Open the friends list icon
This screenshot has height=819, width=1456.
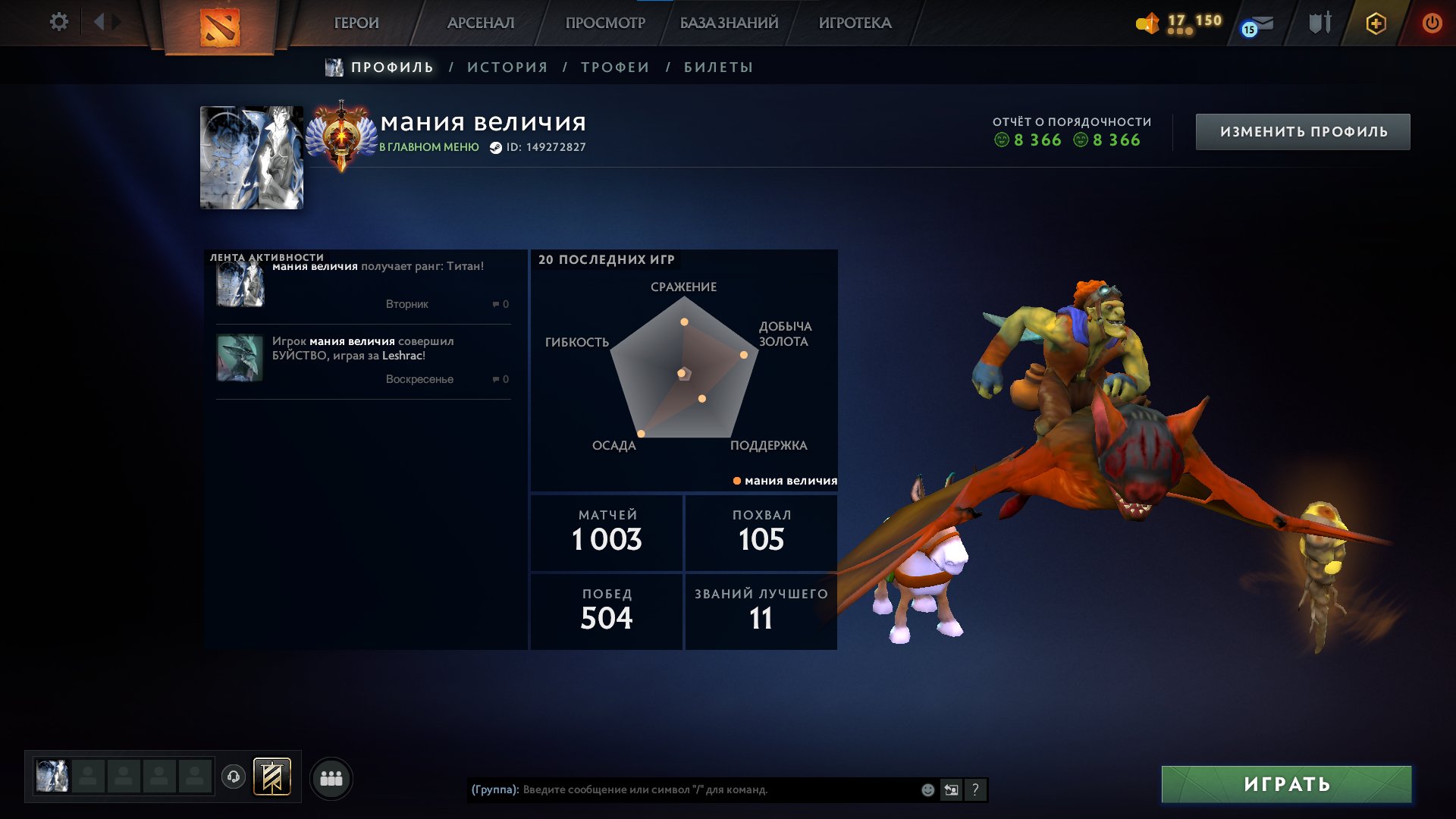330,777
